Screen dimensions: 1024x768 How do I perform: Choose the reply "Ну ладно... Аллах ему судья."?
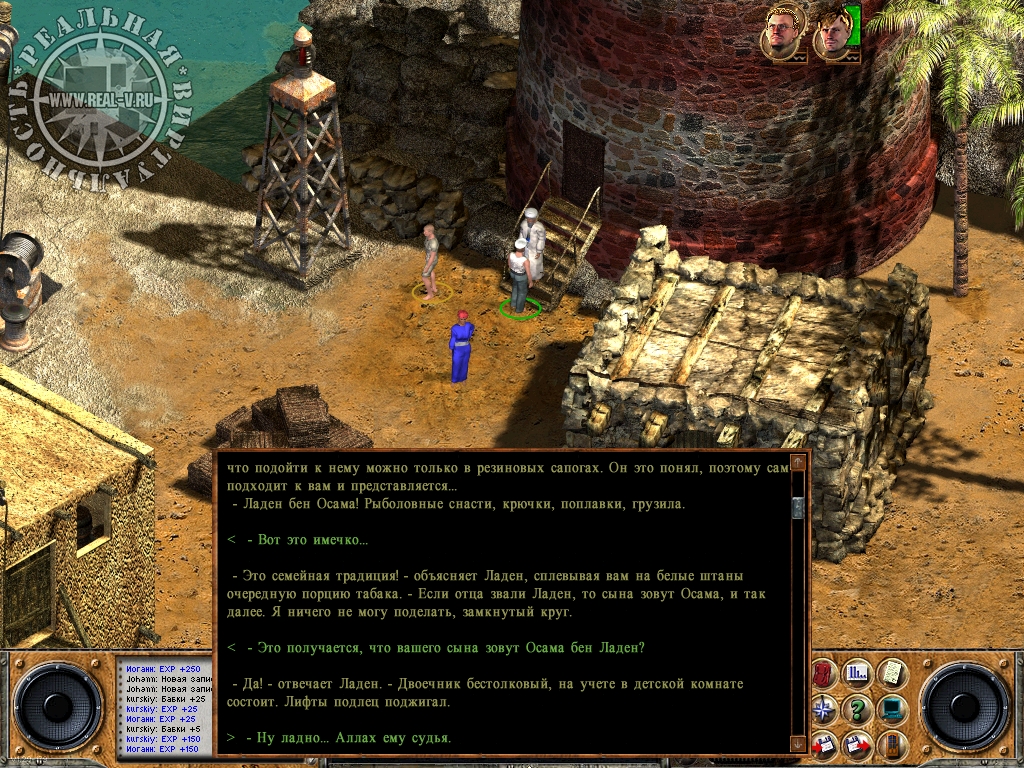348,738
